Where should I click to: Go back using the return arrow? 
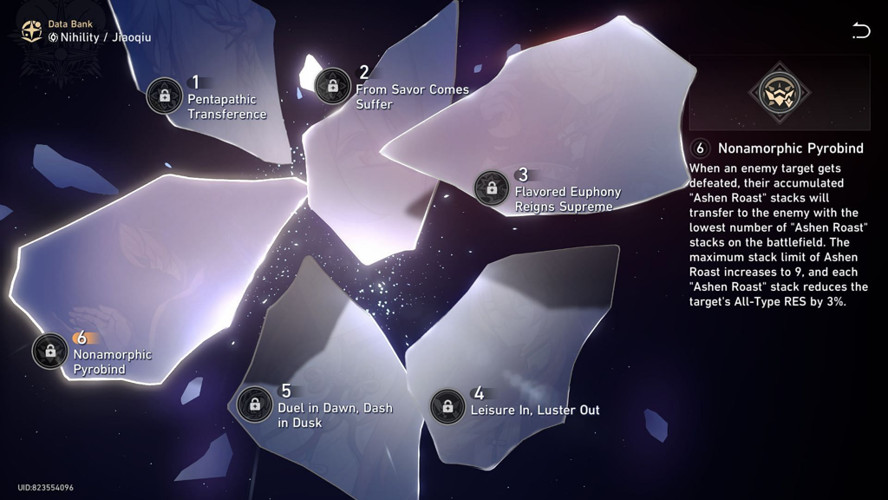[860, 31]
